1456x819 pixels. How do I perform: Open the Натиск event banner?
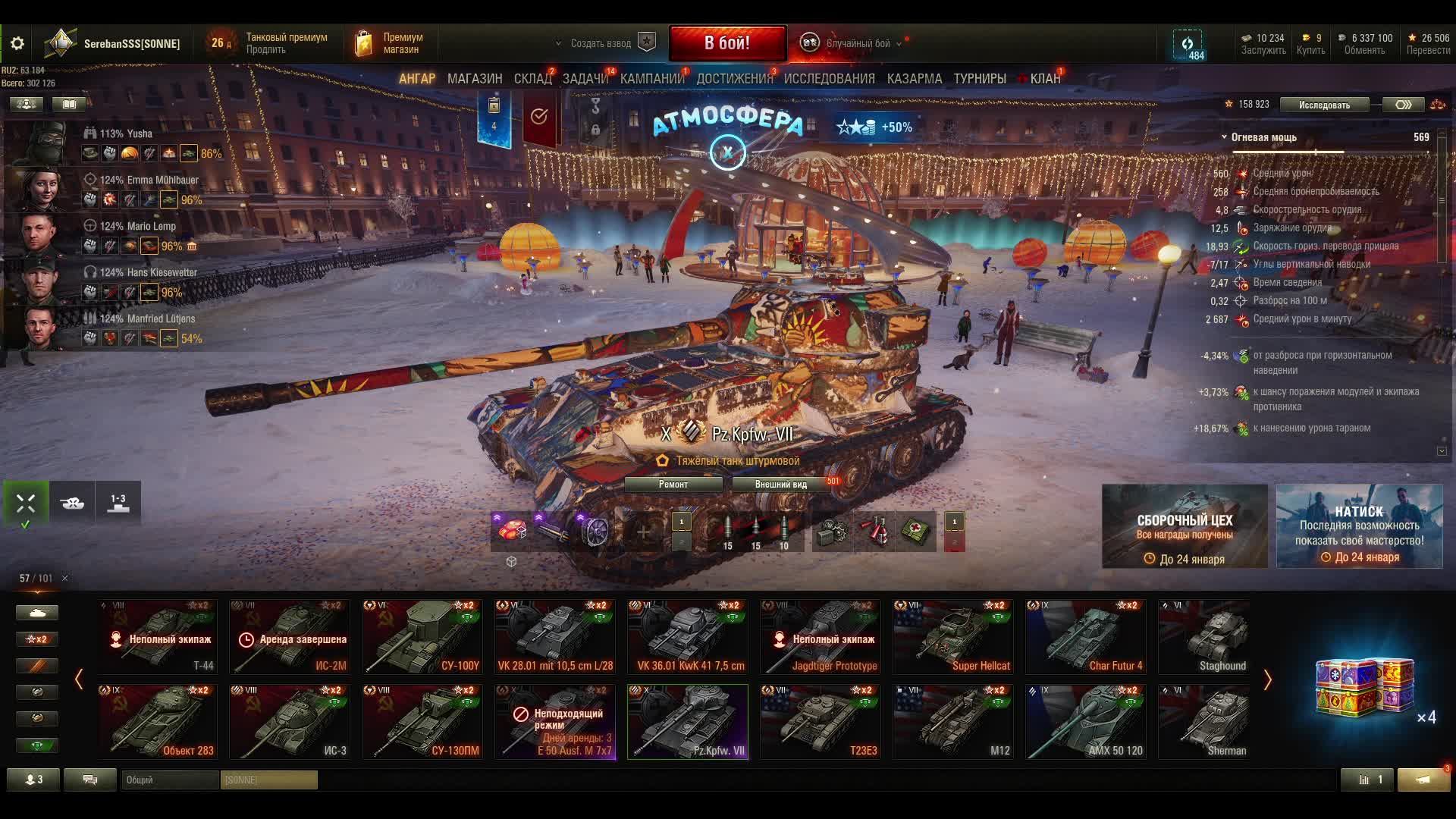[1359, 526]
